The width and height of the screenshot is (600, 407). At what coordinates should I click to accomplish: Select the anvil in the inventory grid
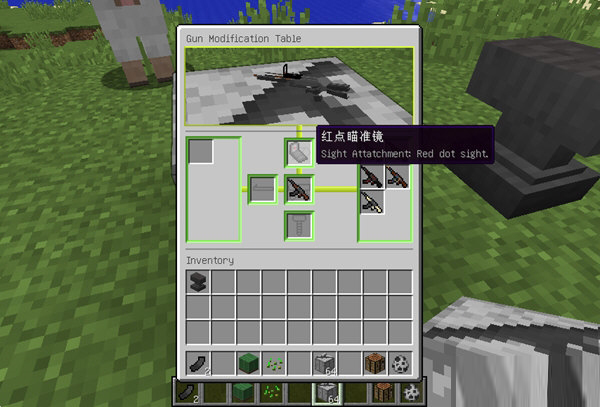(x=199, y=283)
